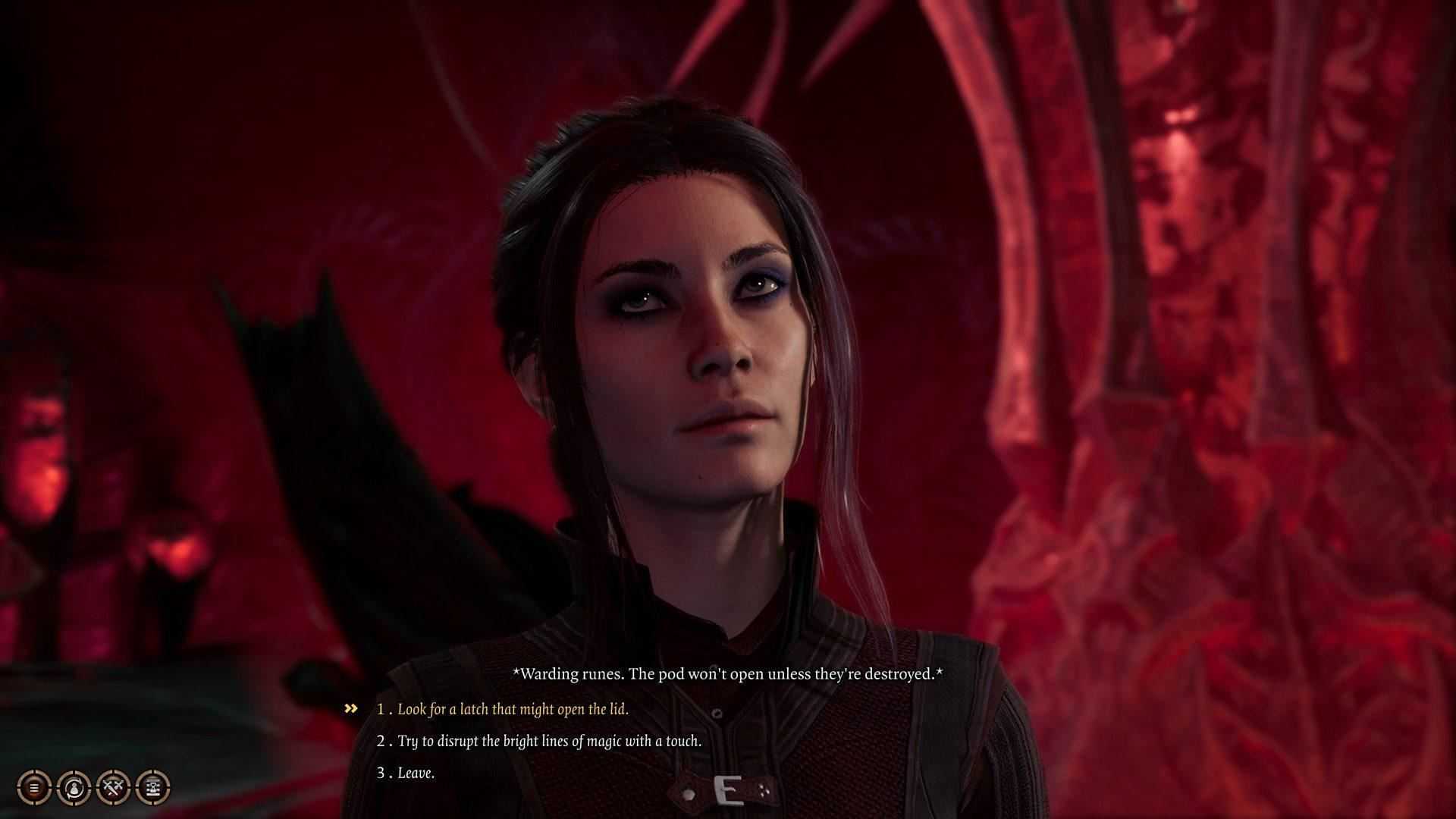
Task: Click the hamburger menu lines icon bottom left
Action: click(34, 786)
